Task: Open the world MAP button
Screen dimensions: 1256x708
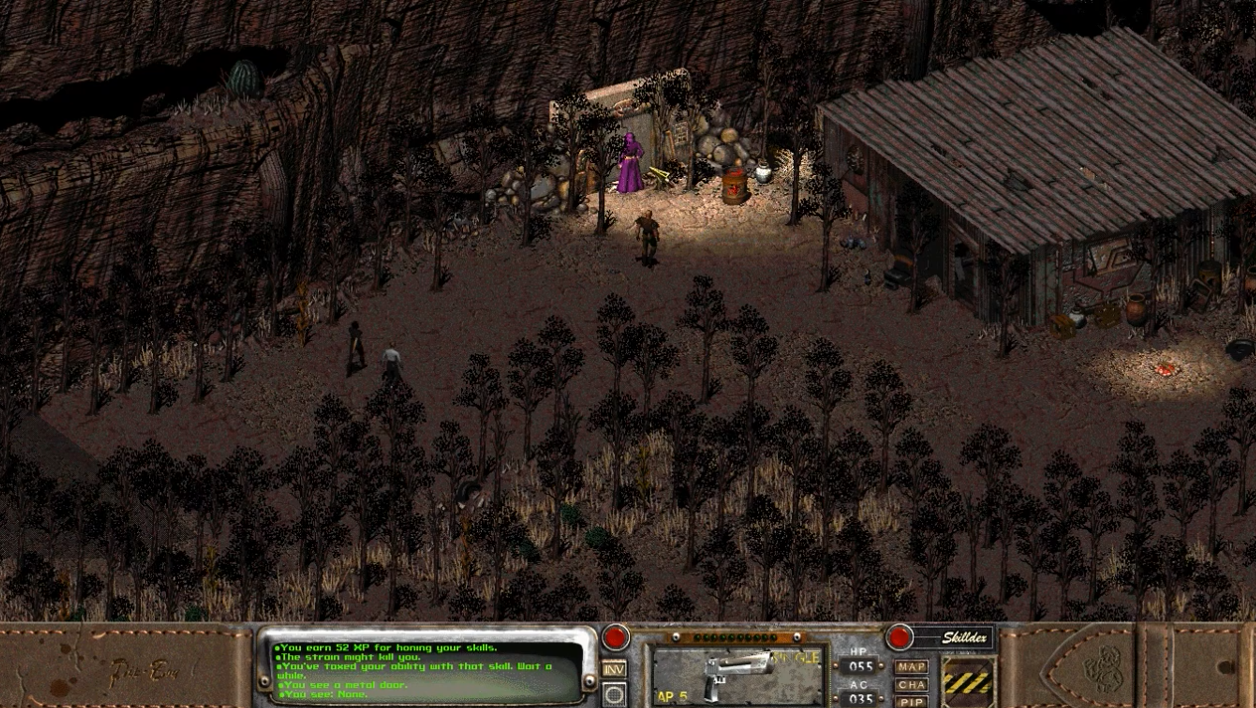Action: point(911,667)
